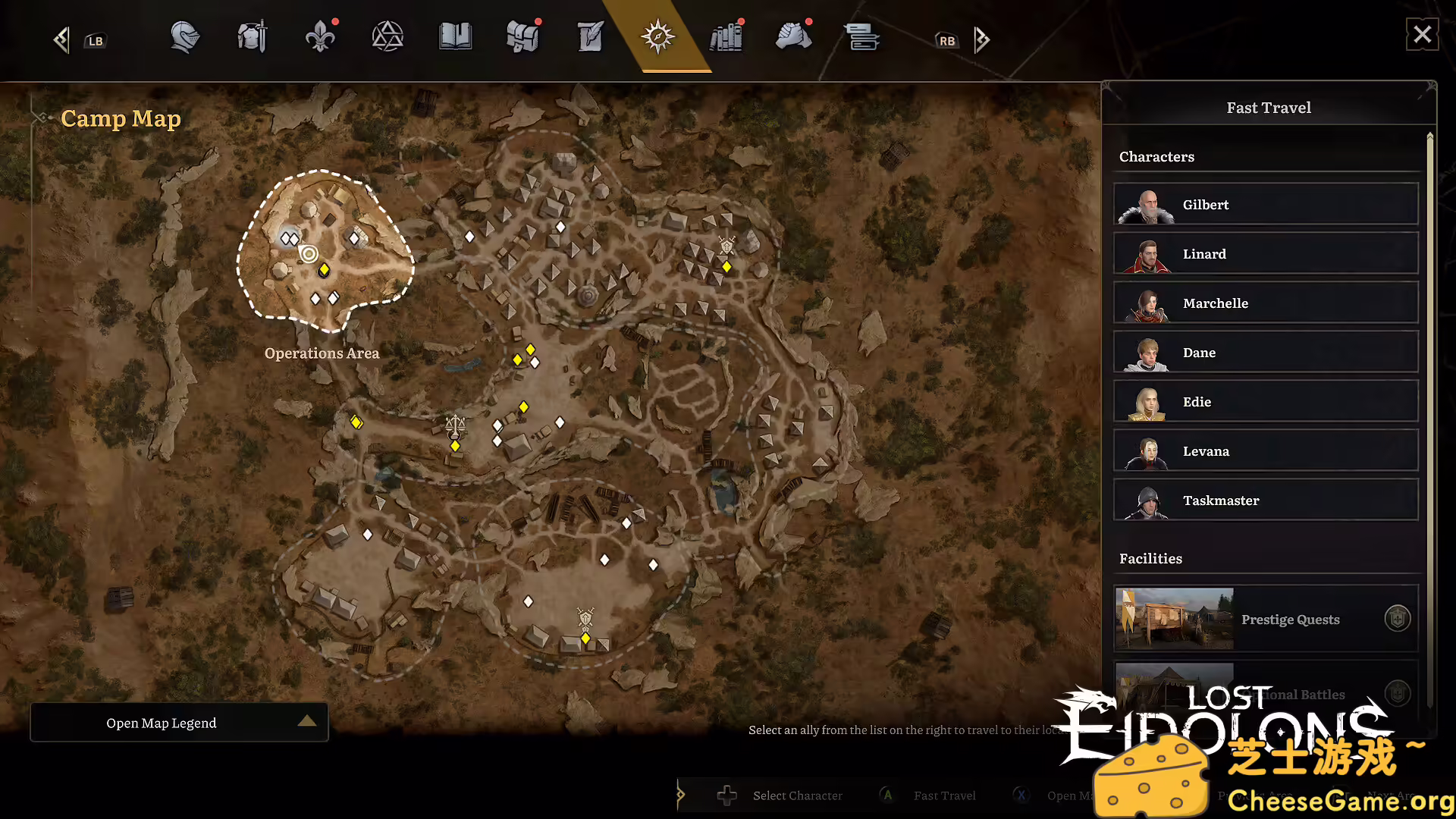
Task: Open the armor equipment menu icon
Action: pyautogui.click(x=251, y=36)
